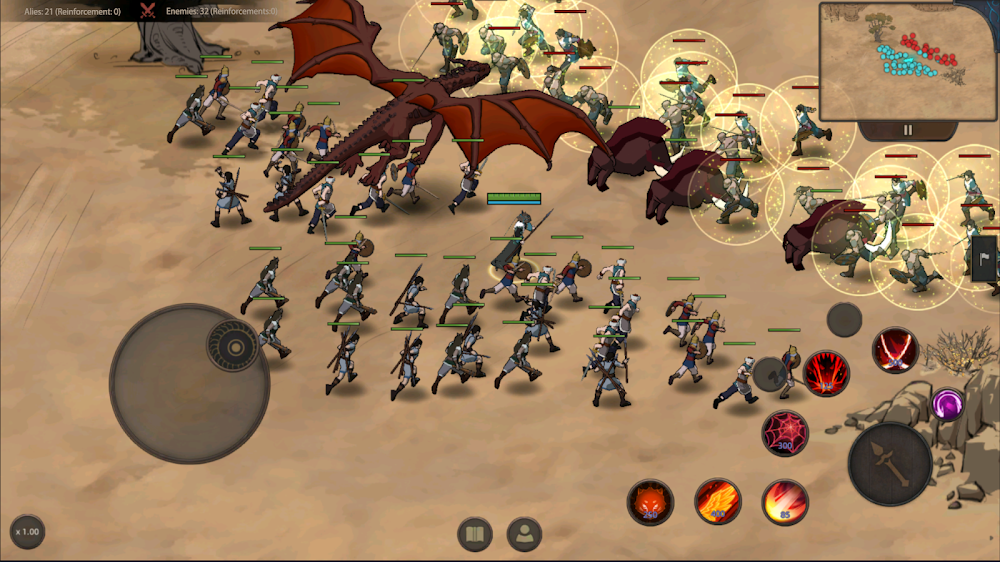
Task: Tap the spear attack button
Action: pyautogui.click(x=890, y=463)
